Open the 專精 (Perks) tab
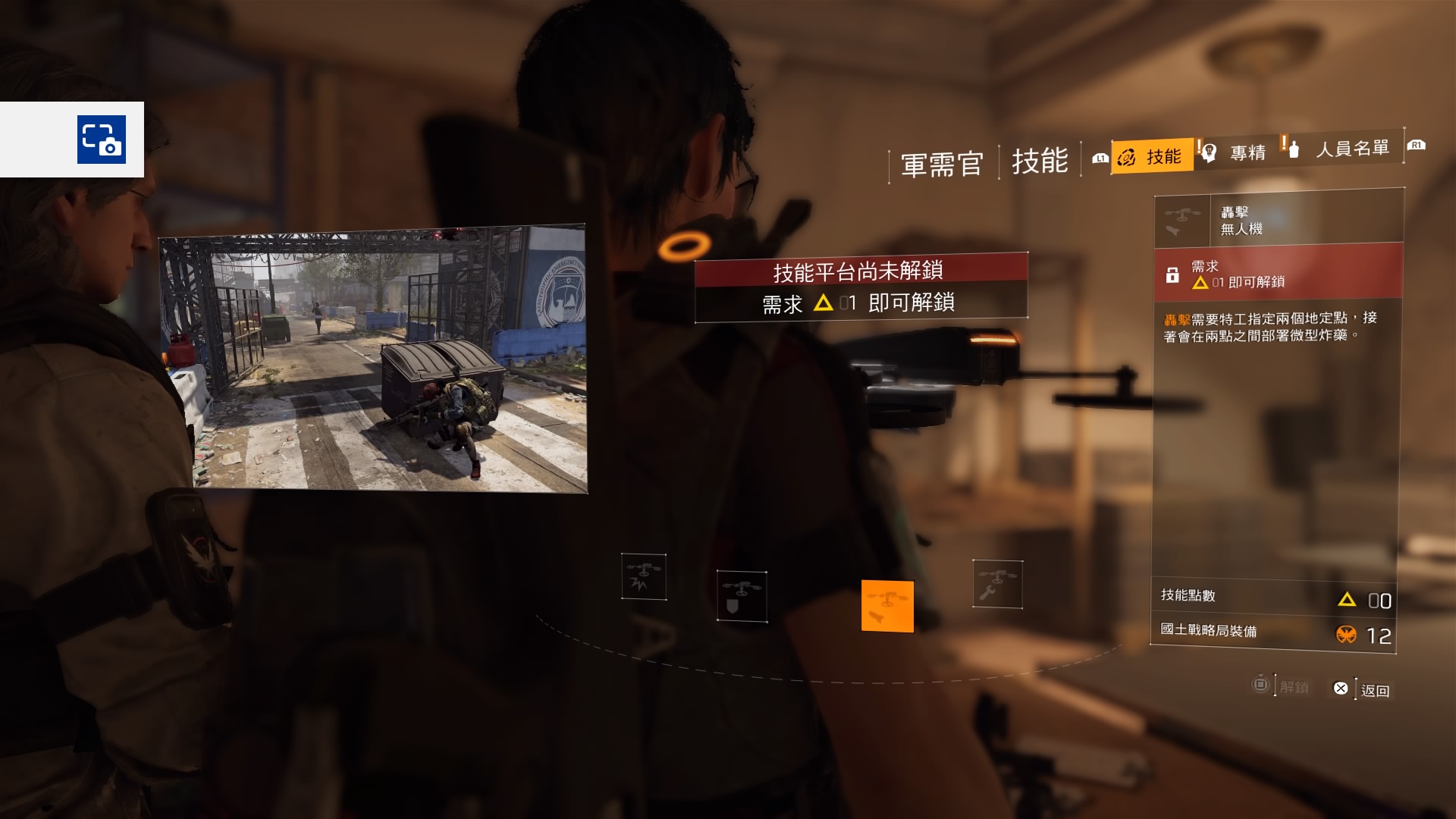Screen dimensions: 1456x819 pos(1238,152)
